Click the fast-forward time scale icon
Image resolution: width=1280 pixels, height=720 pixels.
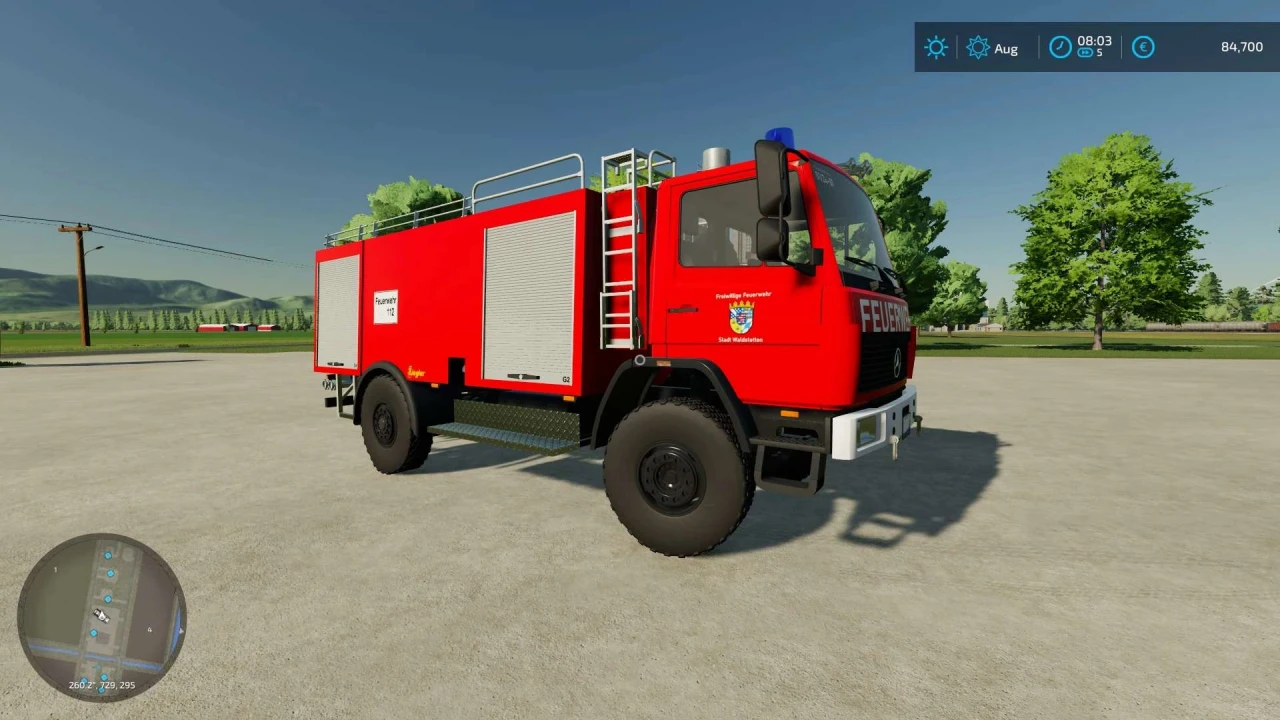click(1086, 53)
